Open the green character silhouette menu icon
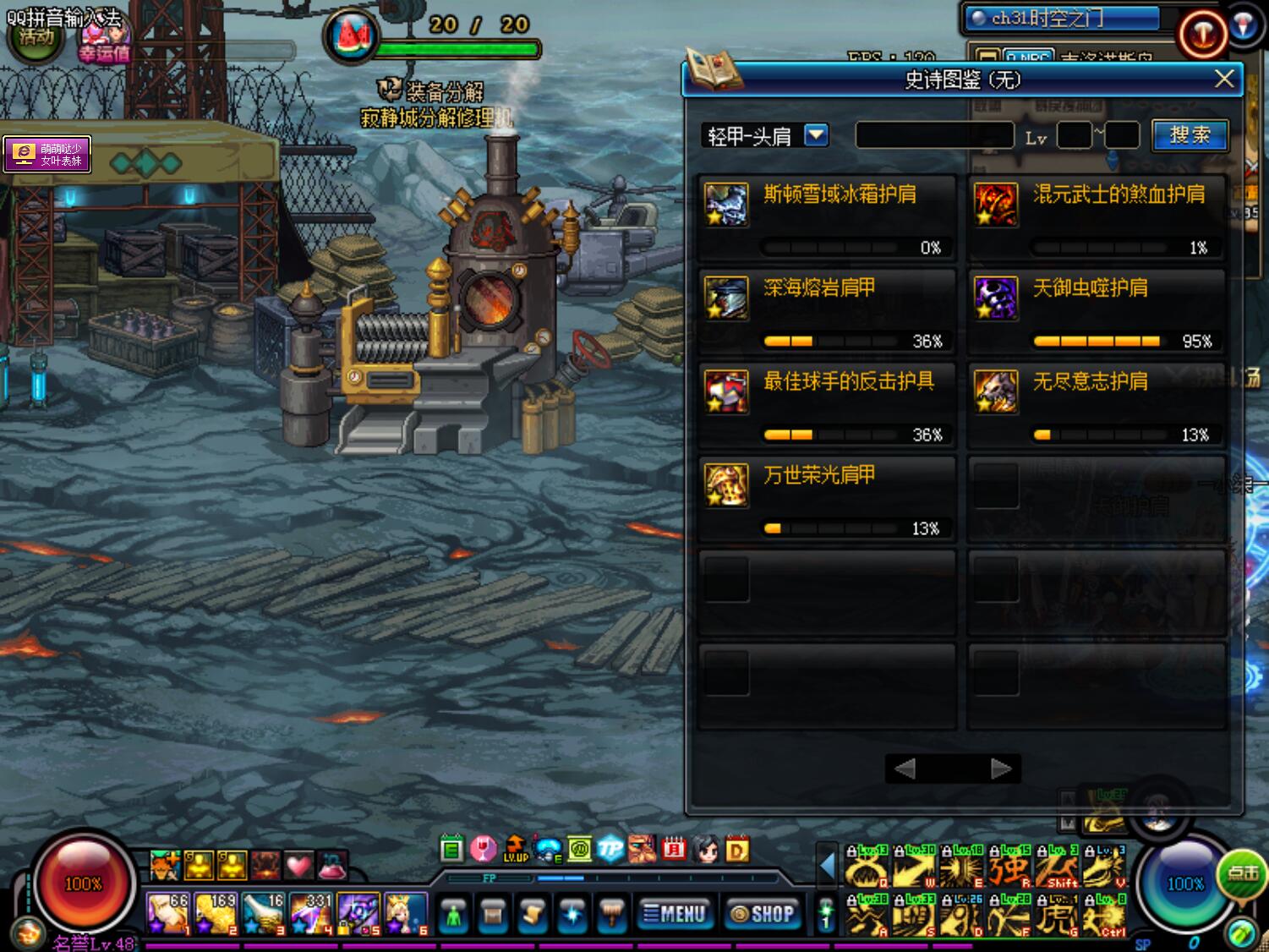 click(454, 915)
